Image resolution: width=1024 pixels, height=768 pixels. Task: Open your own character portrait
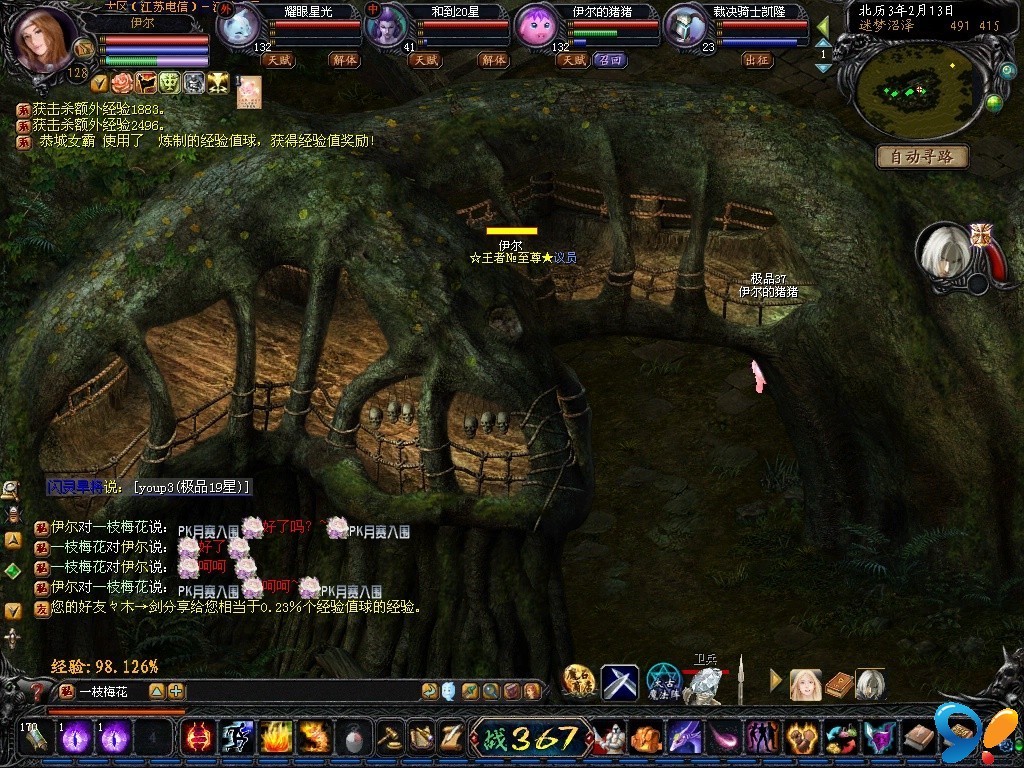(x=45, y=40)
